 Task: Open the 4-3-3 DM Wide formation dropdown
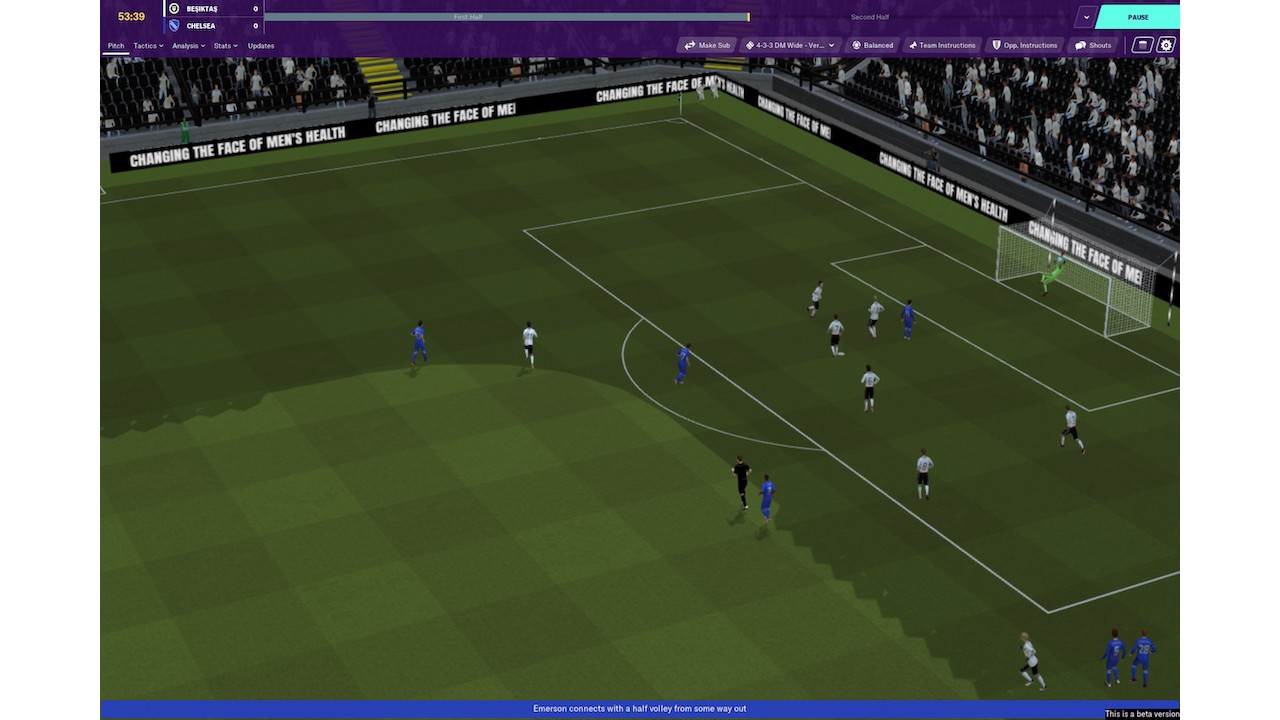pos(790,45)
